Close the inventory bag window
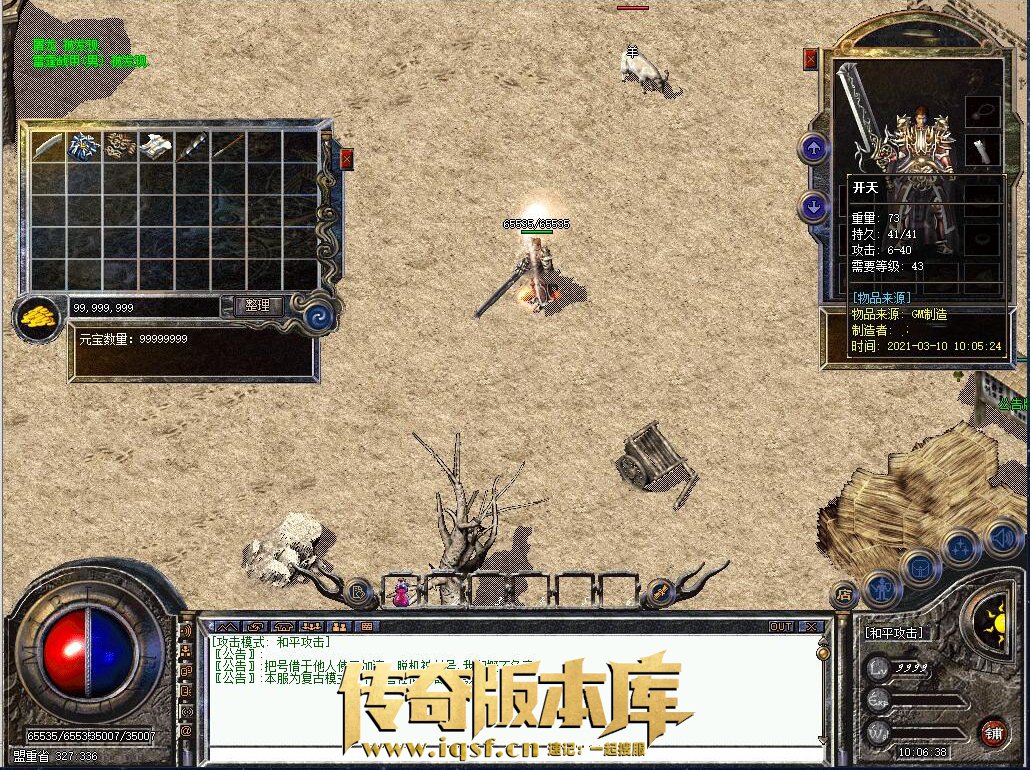This screenshot has height=770, width=1030. 347,159
